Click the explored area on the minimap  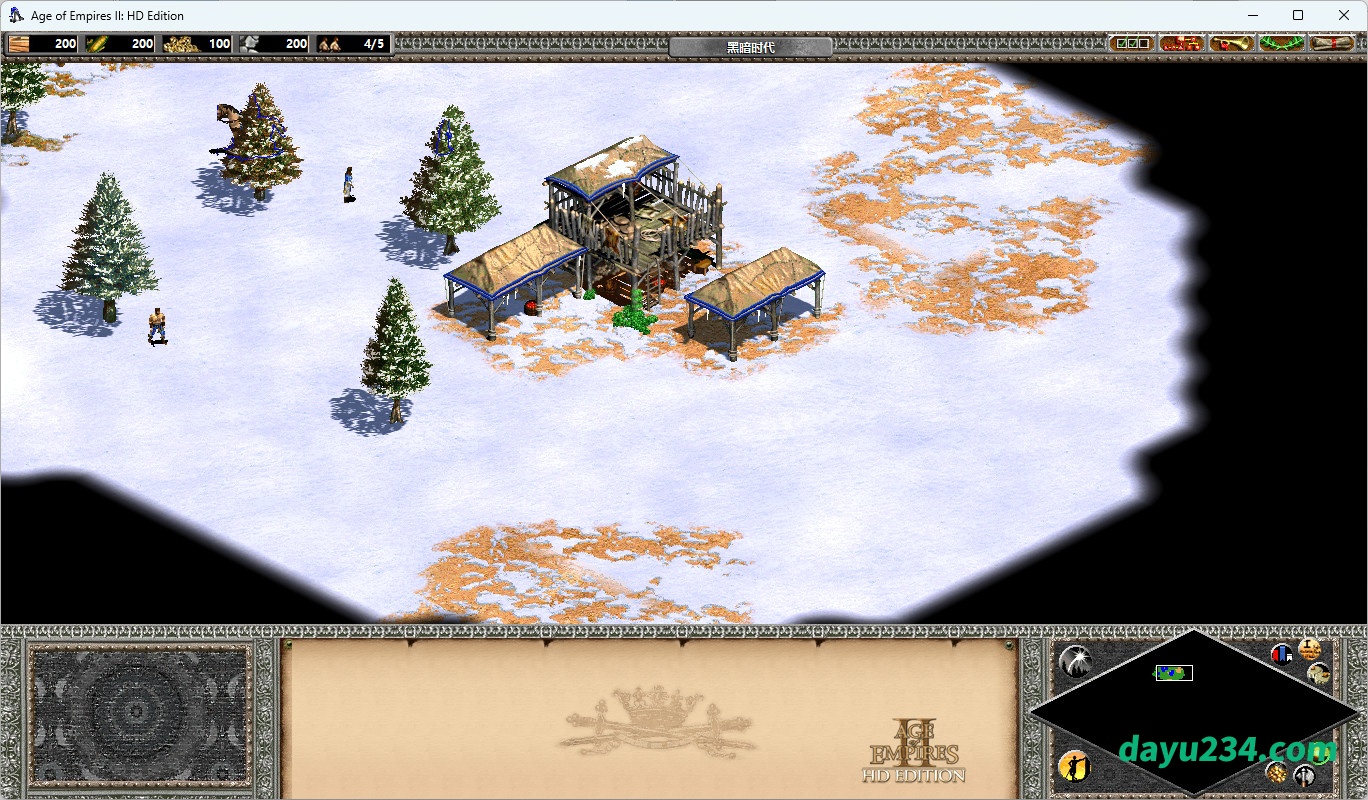tap(1173, 673)
